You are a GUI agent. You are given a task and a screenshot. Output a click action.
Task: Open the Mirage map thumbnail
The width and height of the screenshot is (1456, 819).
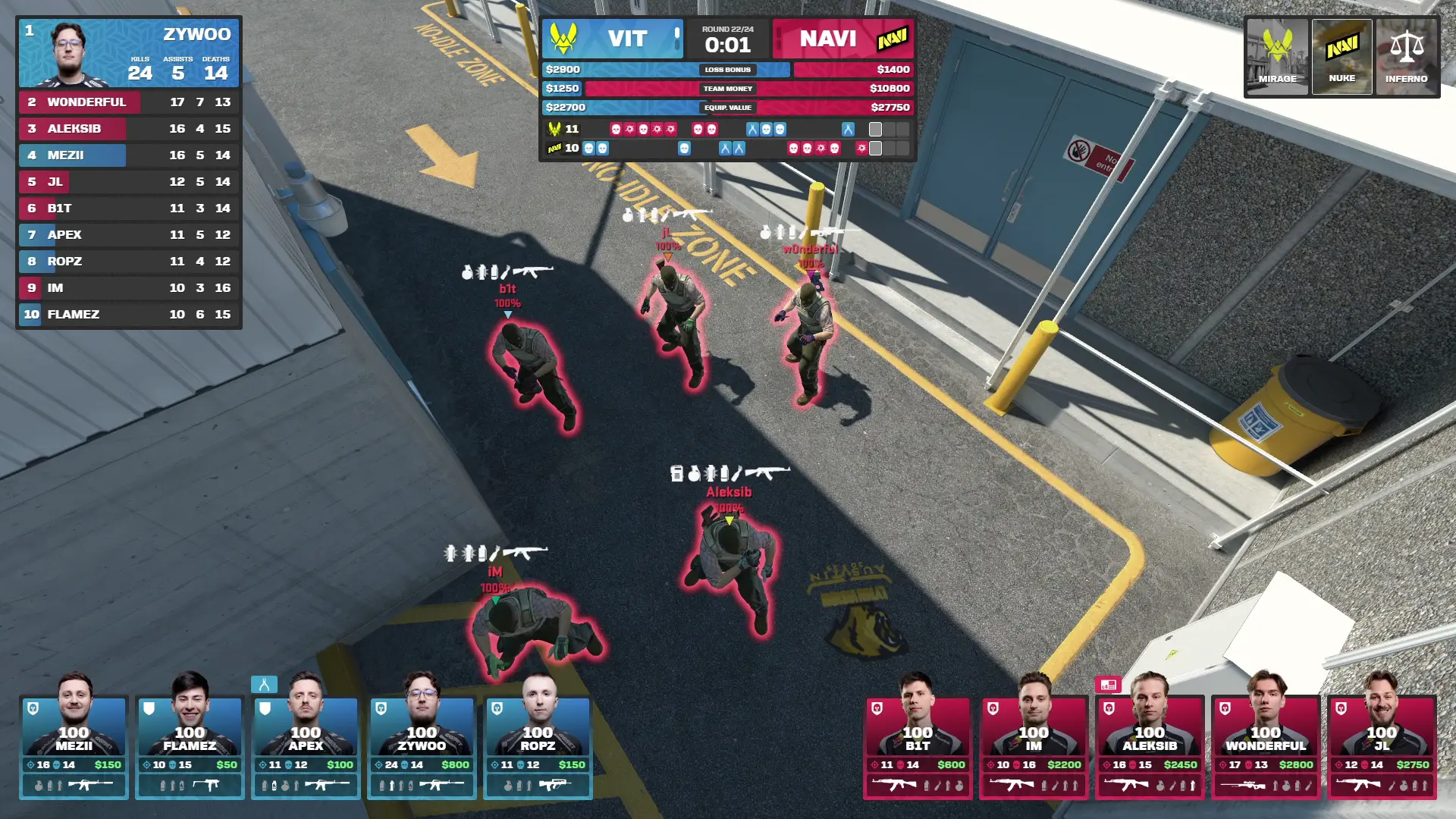[1278, 57]
